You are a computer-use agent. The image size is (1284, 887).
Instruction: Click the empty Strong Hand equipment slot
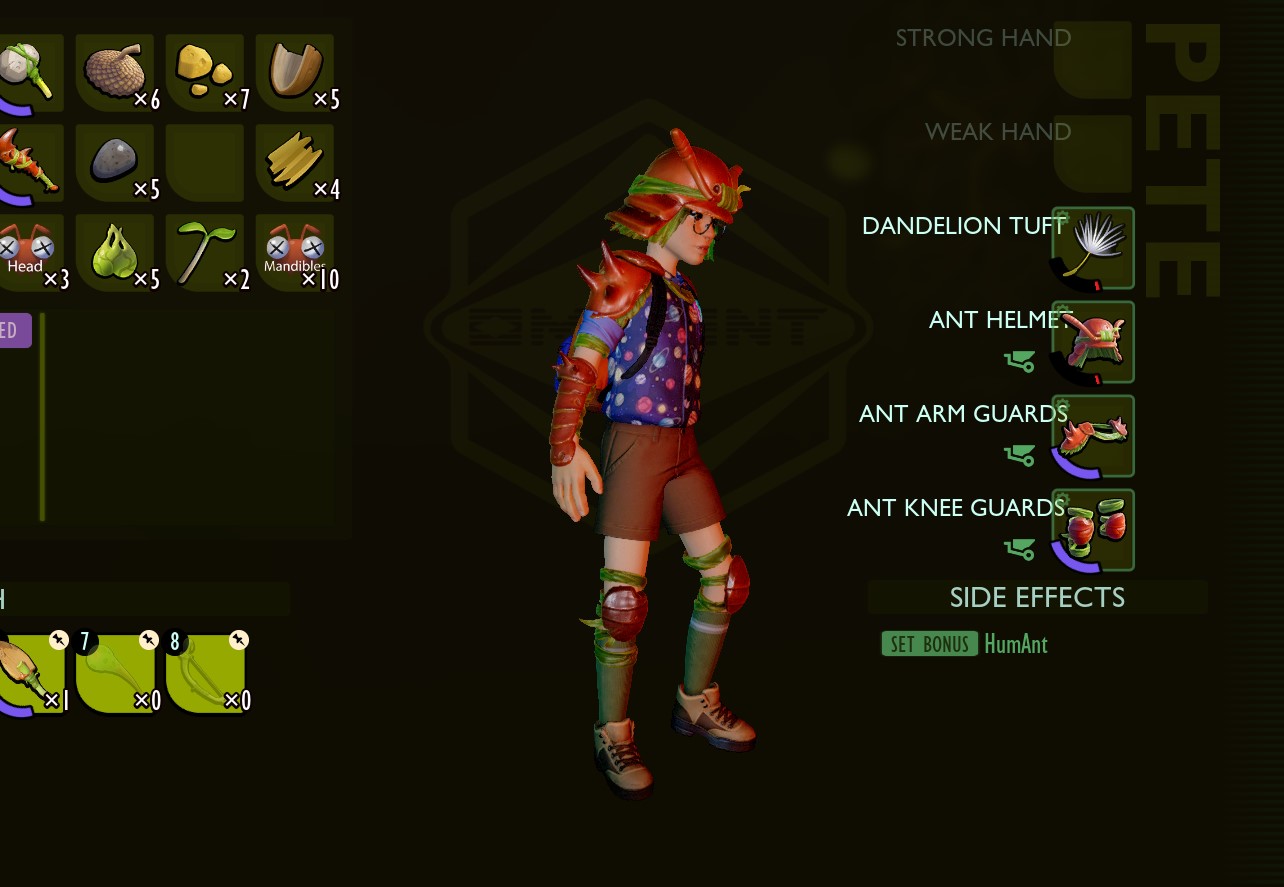point(1093,60)
